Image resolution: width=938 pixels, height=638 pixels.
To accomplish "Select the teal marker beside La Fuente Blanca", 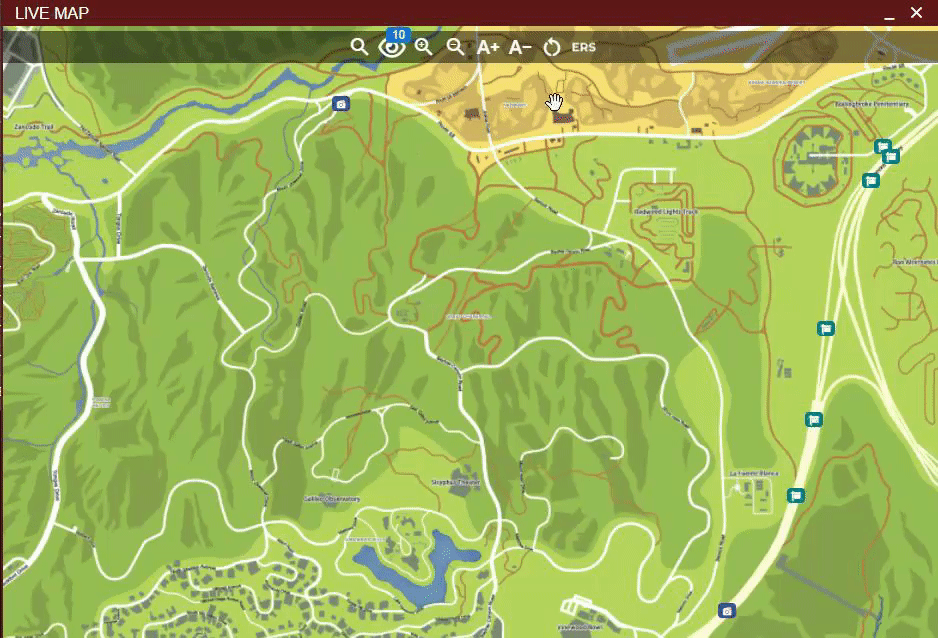I will pos(796,495).
